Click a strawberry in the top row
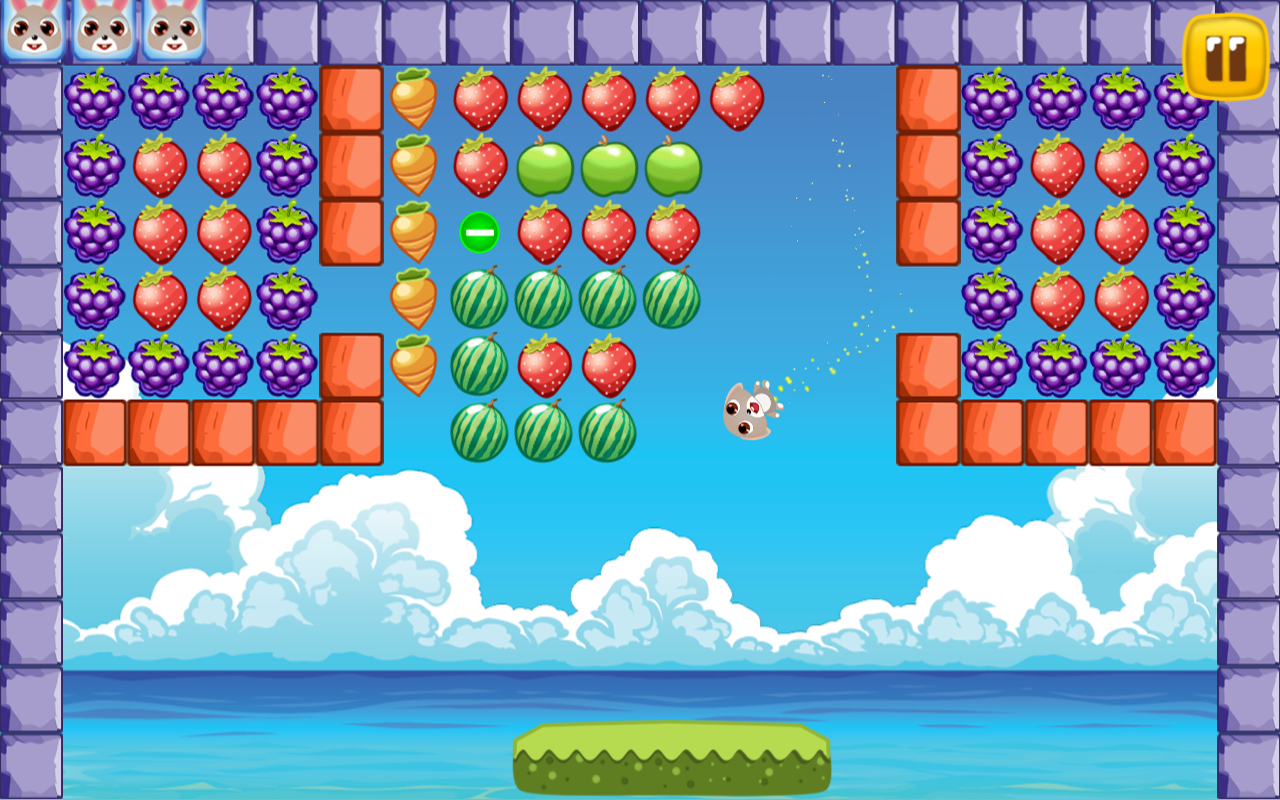Image resolution: width=1280 pixels, height=800 pixels. point(545,98)
